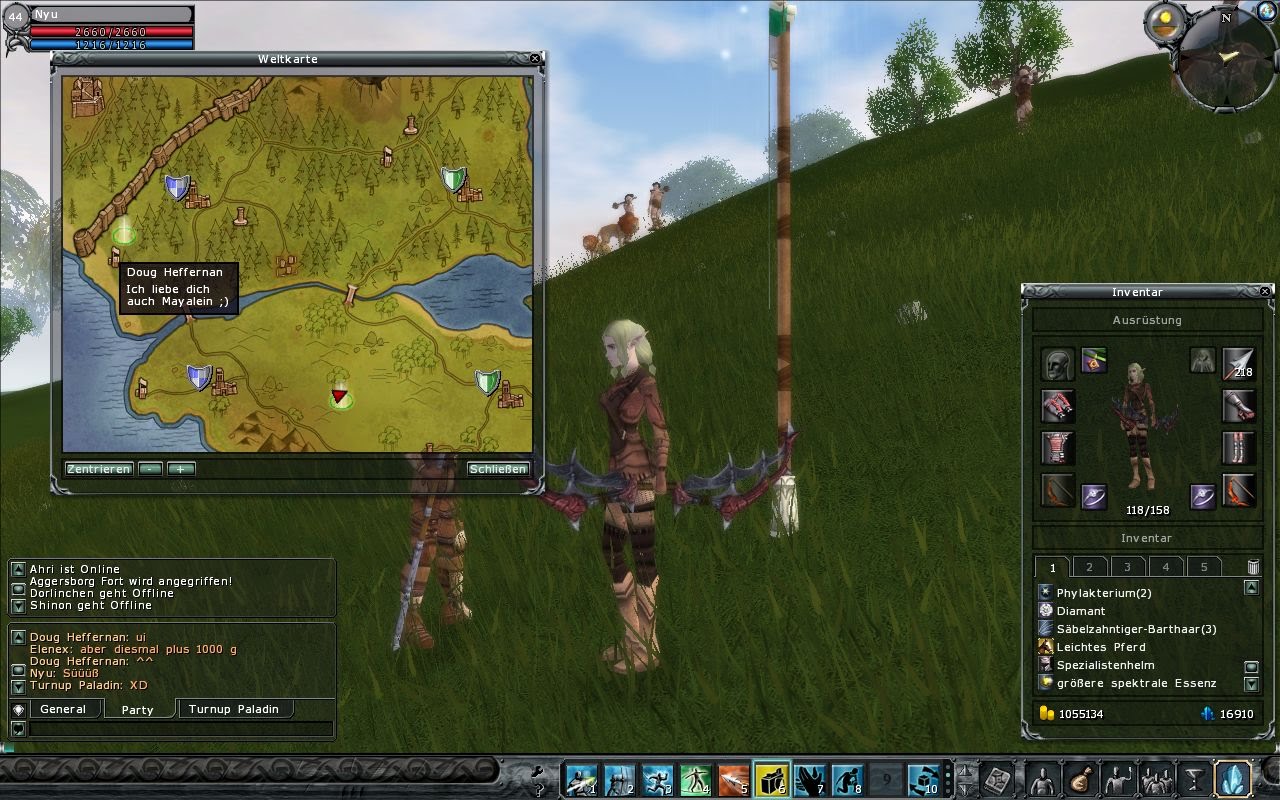
Task: Activate hotbar skill 5, the arrow shot
Action: pyautogui.click(x=733, y=779)
